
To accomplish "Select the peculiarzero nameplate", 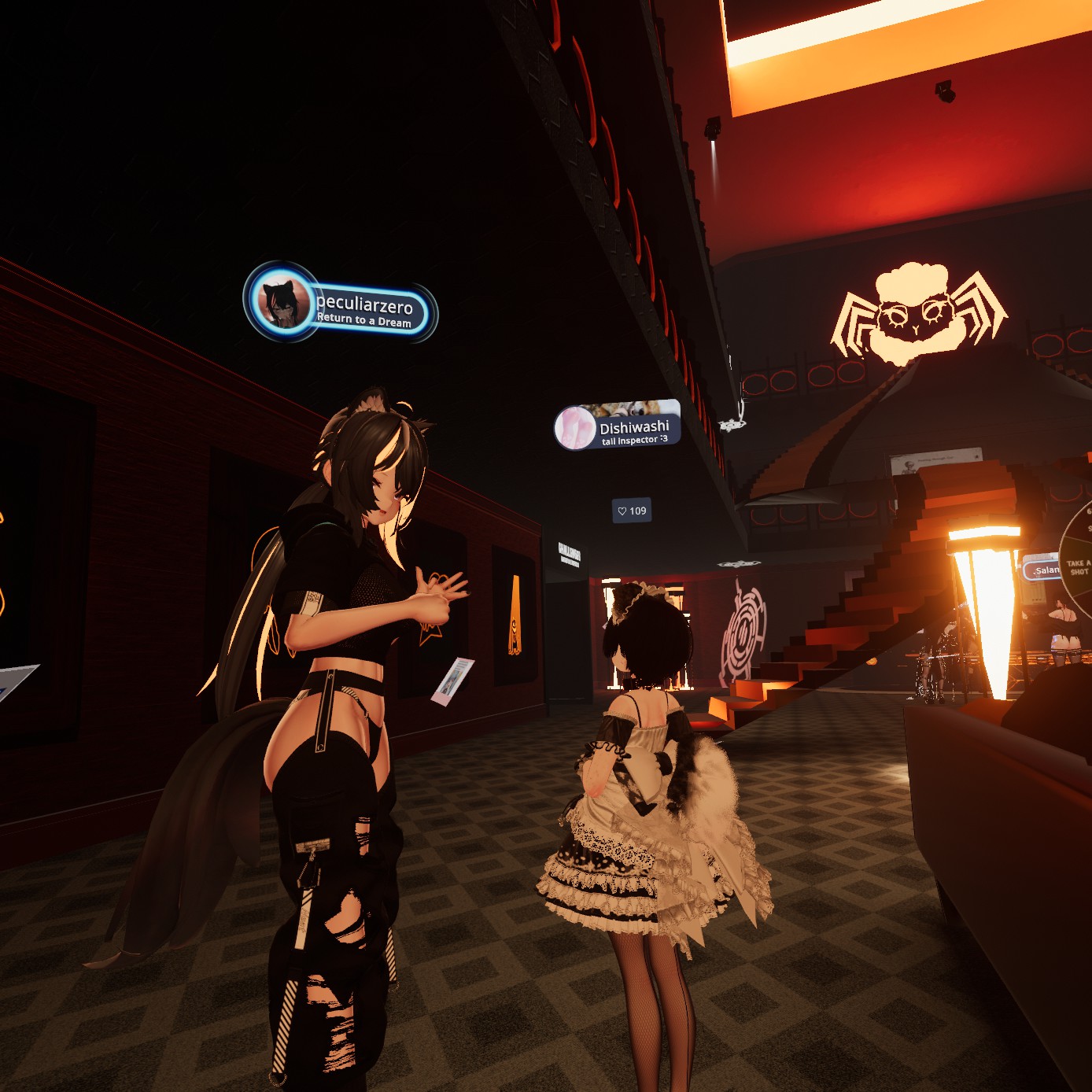I will click(364, 310).
